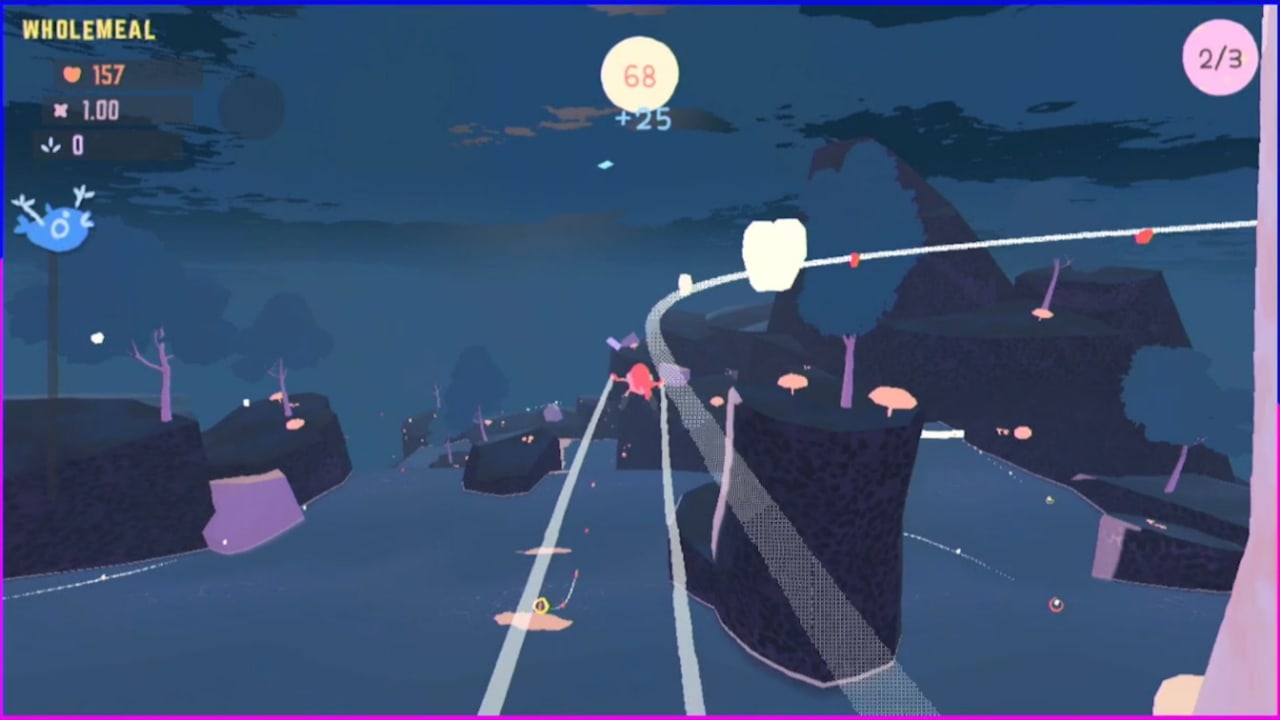Select the multiplier icon next to 1.00
The image size is (1280, 720).
click(62, 111)
